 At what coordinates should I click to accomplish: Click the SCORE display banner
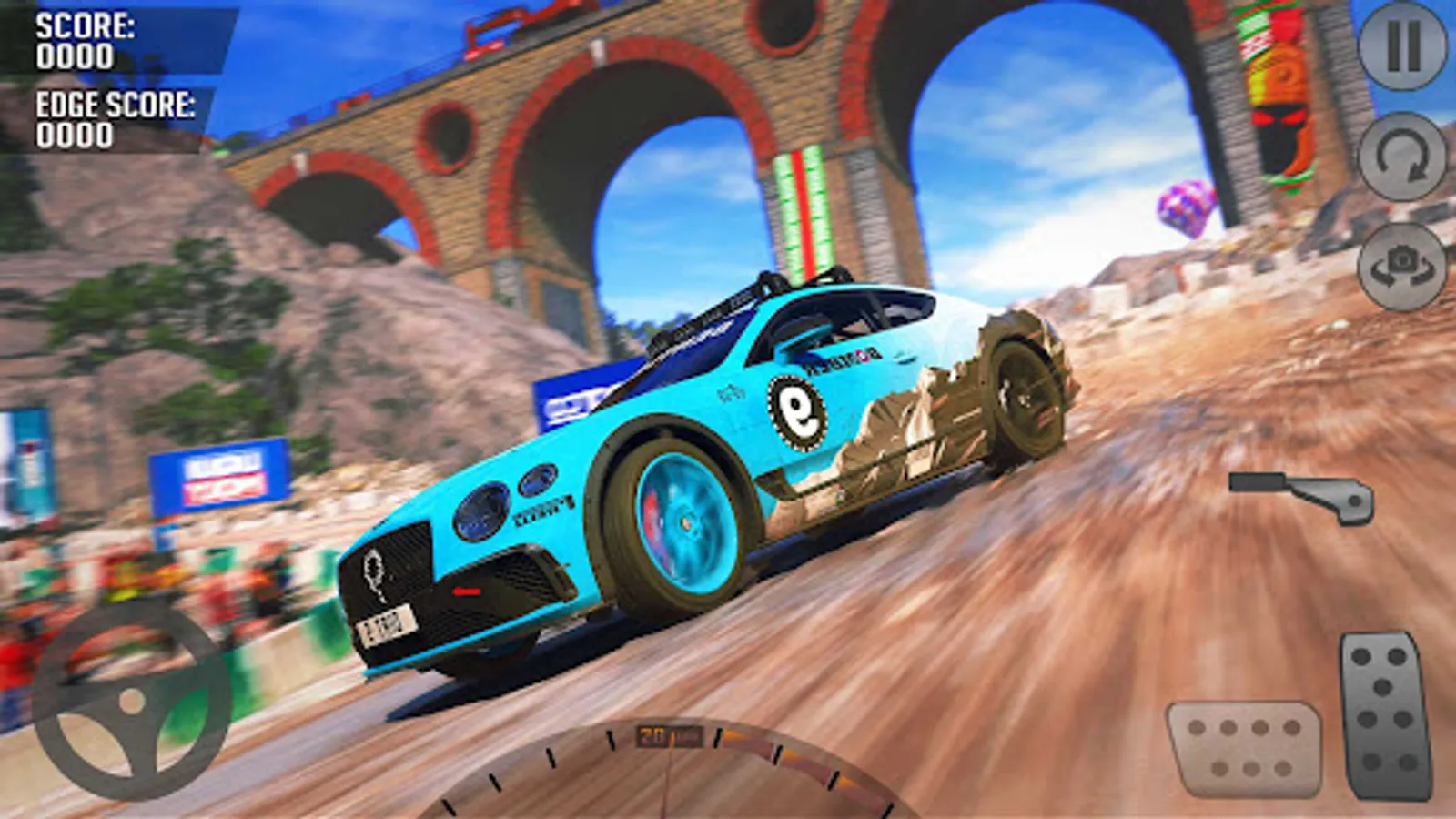tap(86, 41)
